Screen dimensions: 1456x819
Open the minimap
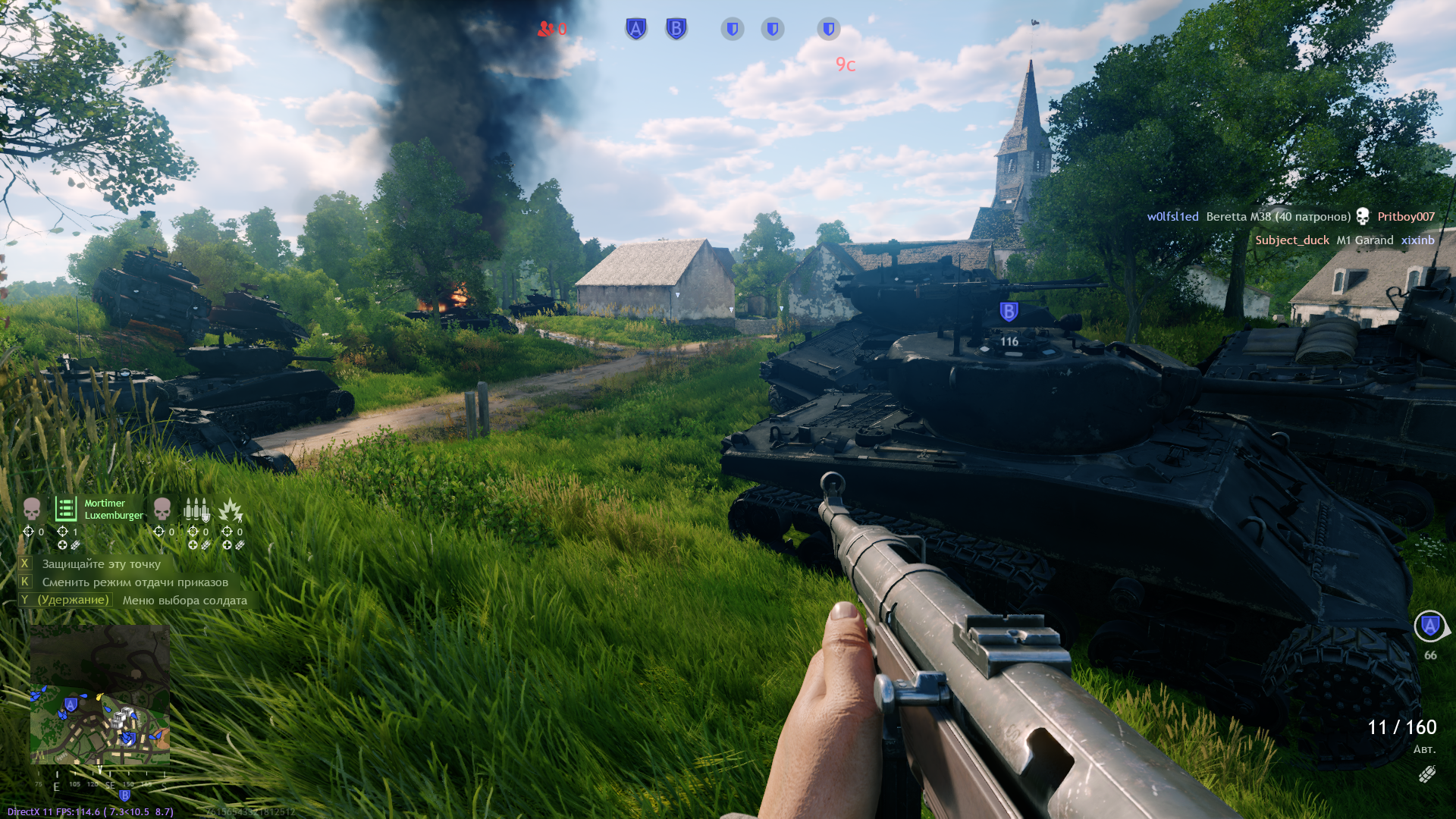point(99,694)
